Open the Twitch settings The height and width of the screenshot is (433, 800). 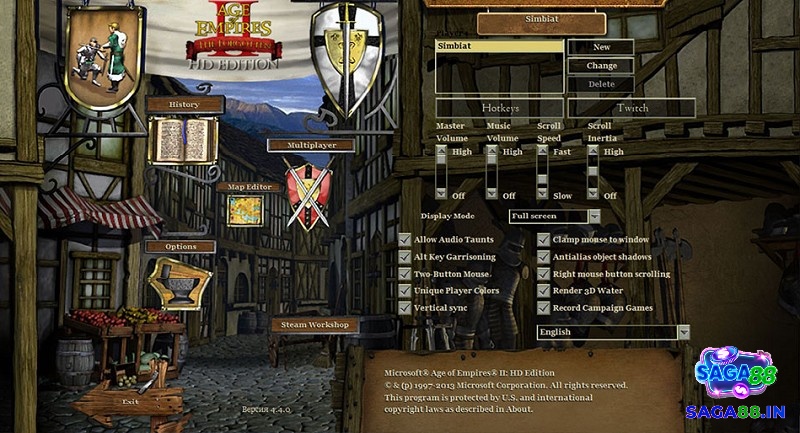click(631, 108)
